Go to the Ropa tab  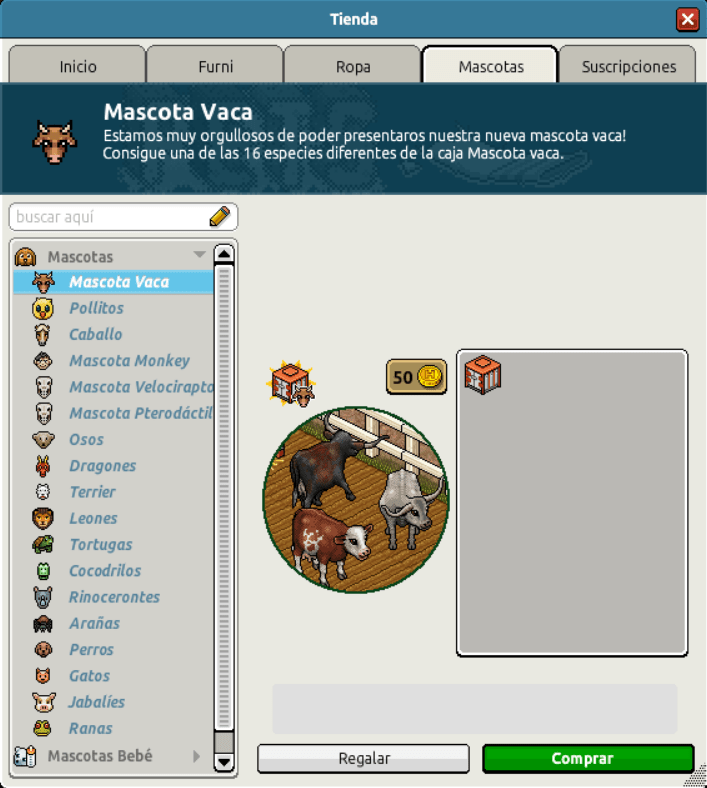pyautogui.click(x=352, y=66)
